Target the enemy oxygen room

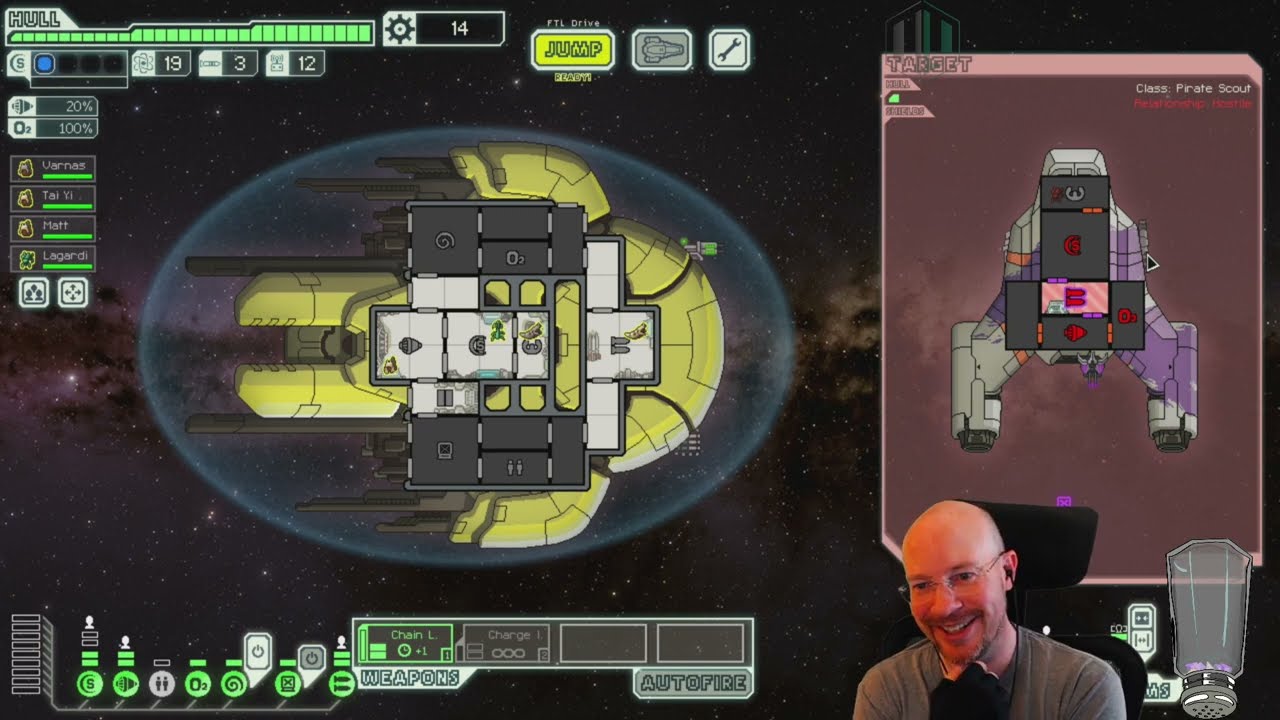pos(1127,316)
